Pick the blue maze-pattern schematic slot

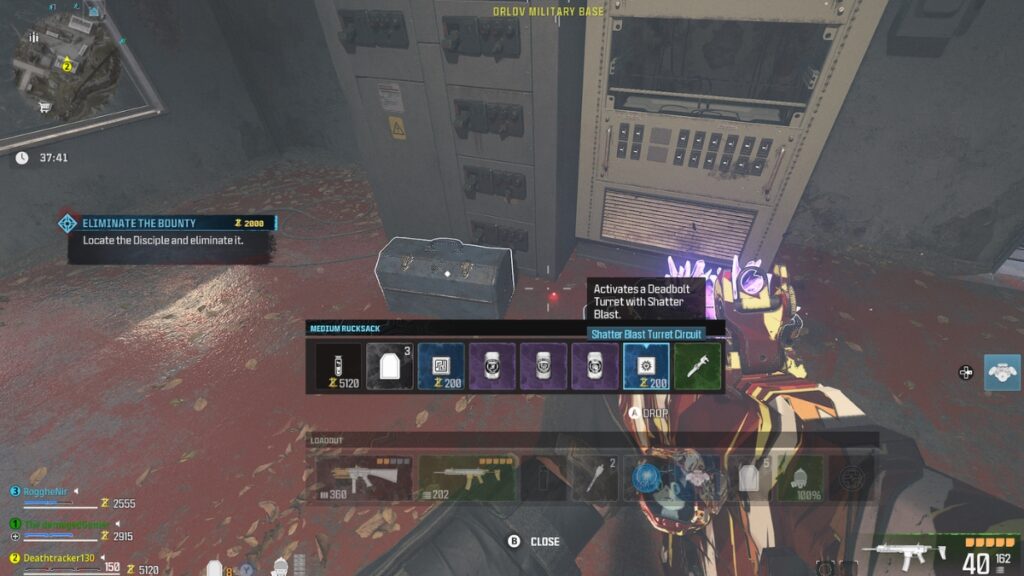click(440, 367)
